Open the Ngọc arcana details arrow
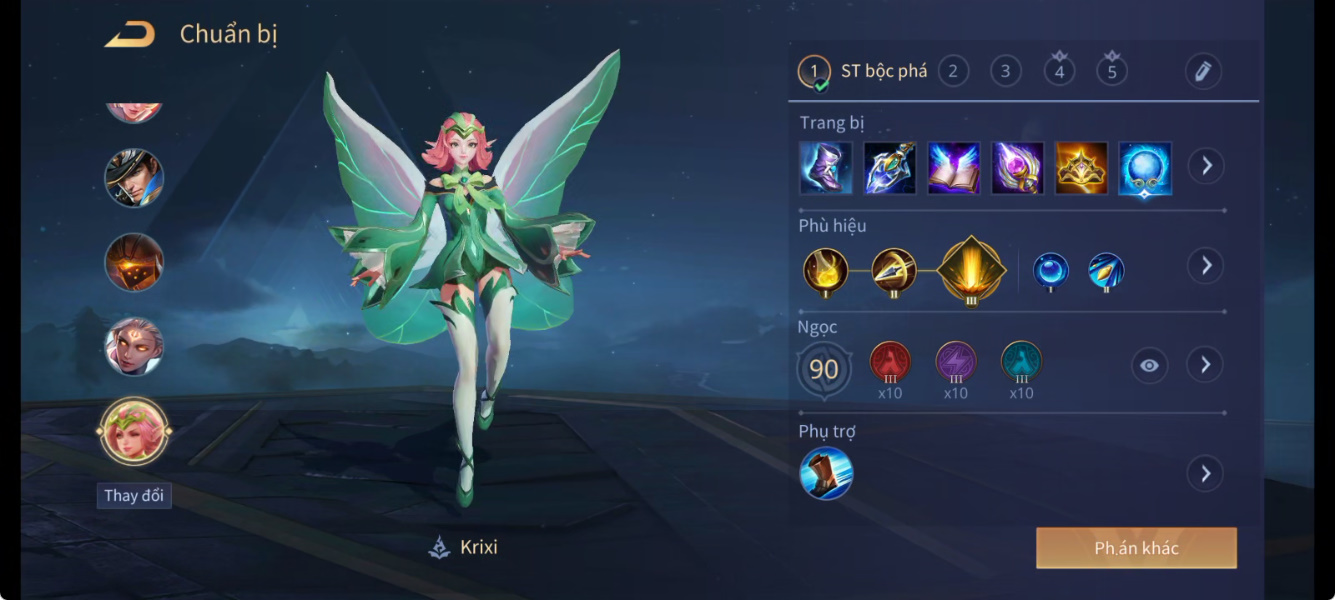Image resolution: width=1335 pixels, height=600 pixels. (x=1206, y=365)
